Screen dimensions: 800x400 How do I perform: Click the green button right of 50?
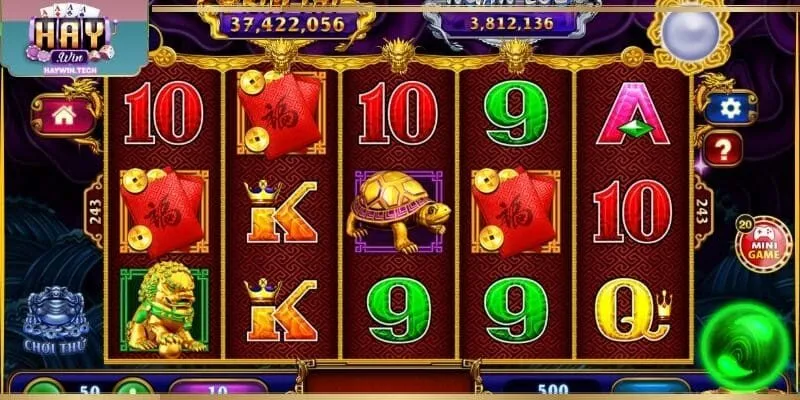[132, 390]
